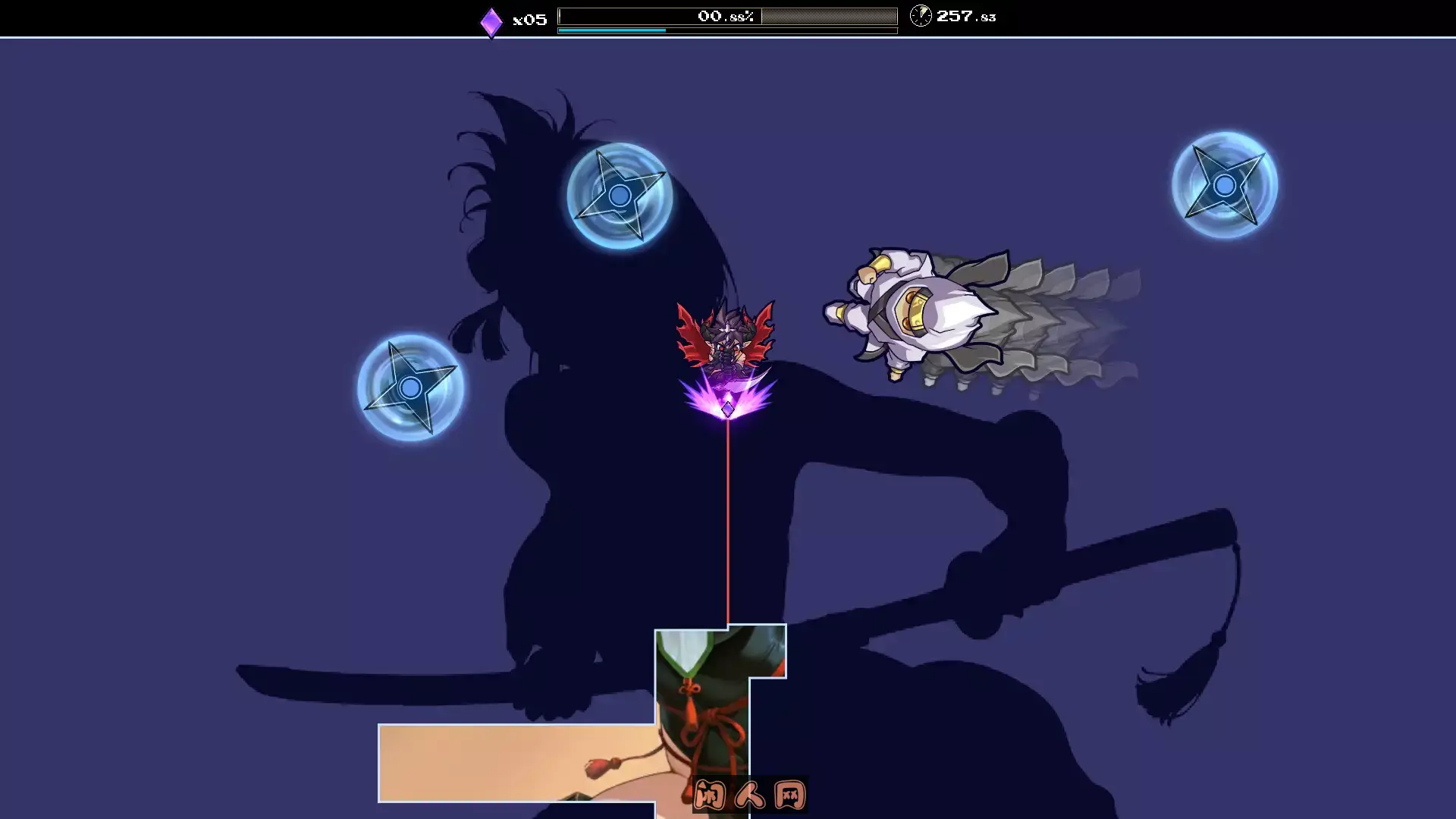
Task: Click the progress bar showing 00.88%
Action: (x=726, y=15)
